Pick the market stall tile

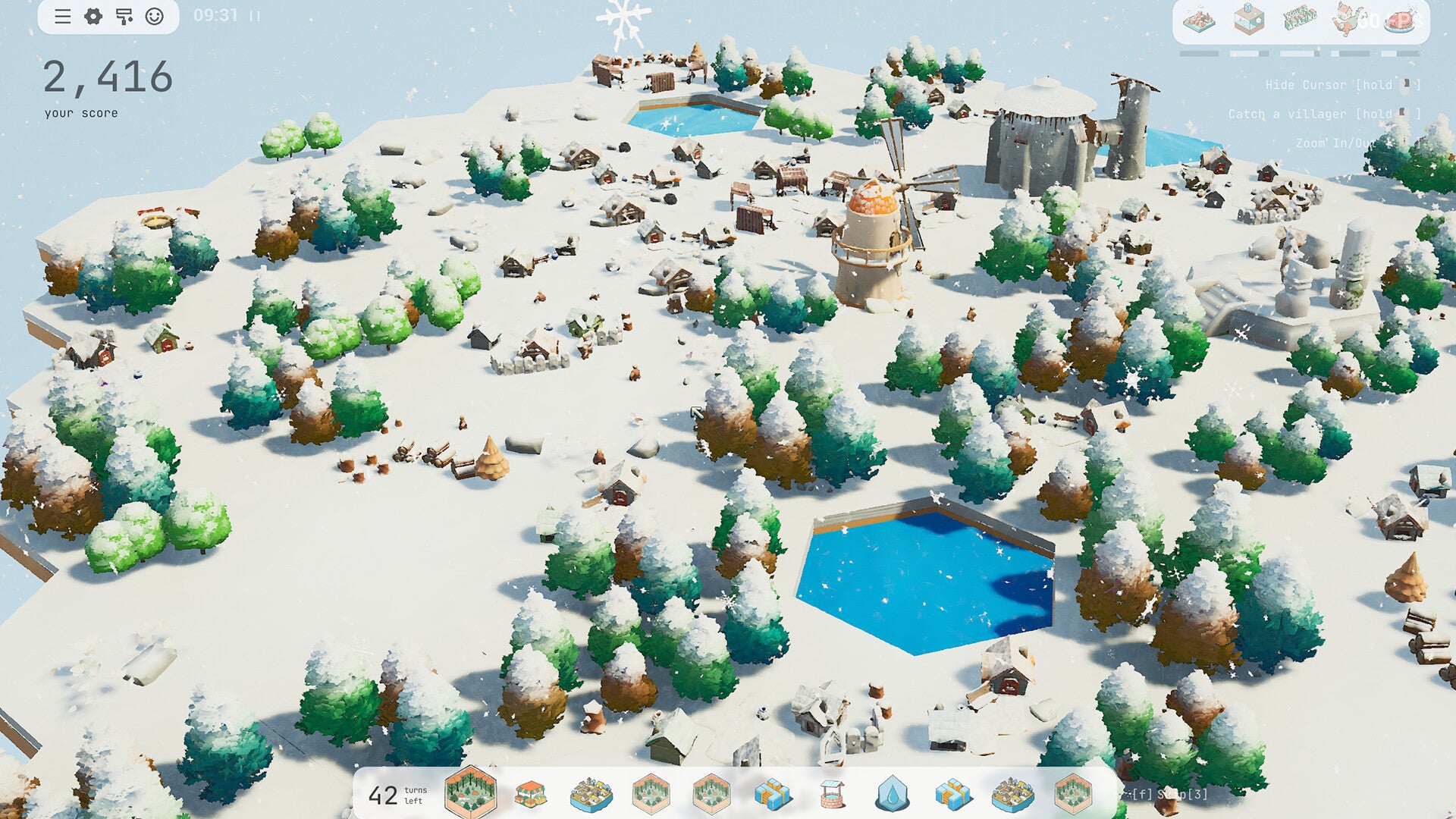click(532, 793)
